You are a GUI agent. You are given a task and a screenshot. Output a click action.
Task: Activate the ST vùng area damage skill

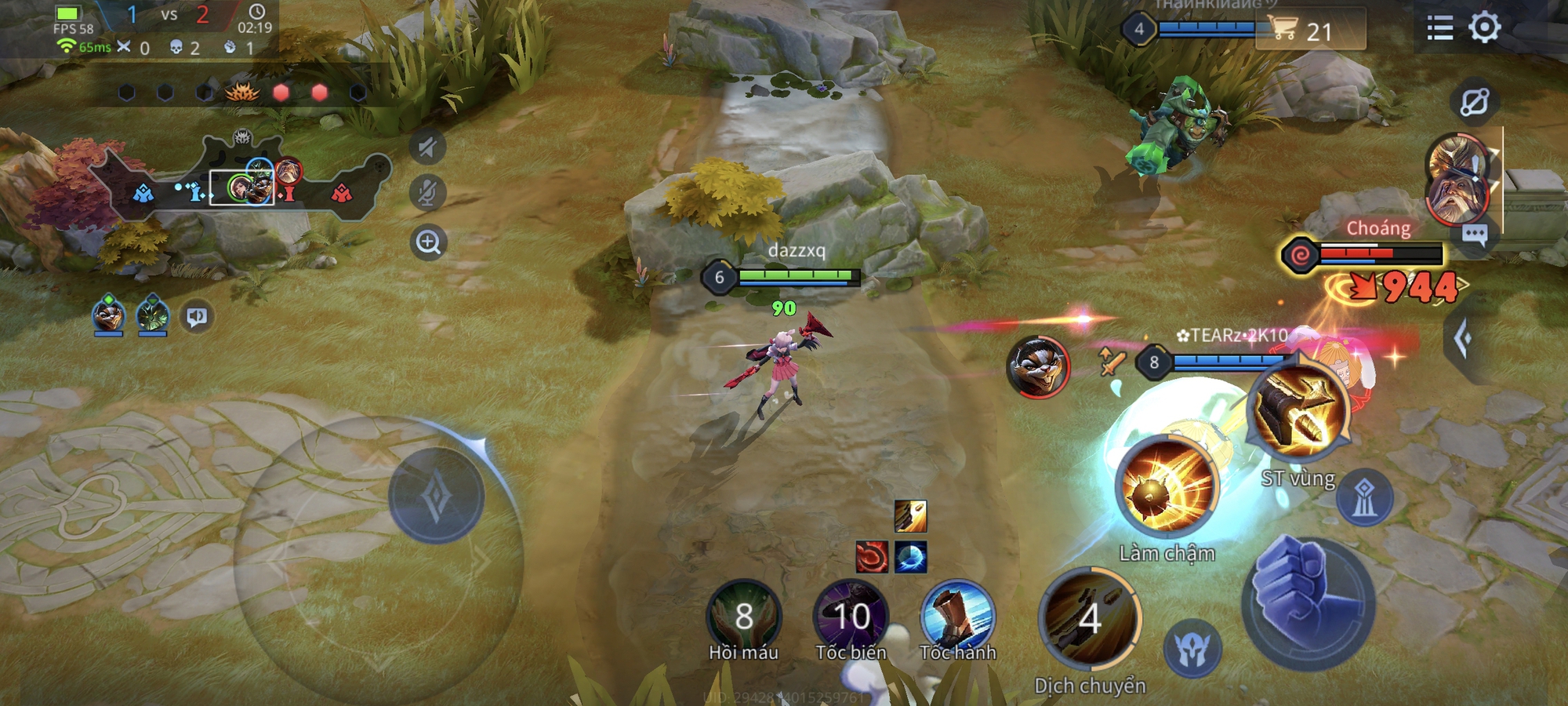click(1298, 411)
